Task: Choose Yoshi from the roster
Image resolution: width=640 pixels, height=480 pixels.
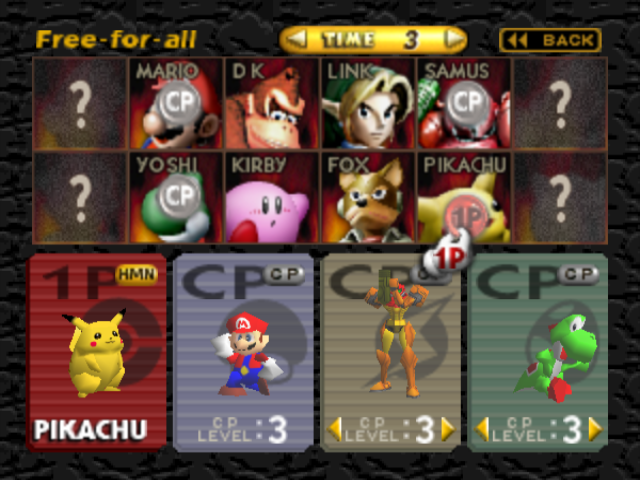Action: pyautogui.click(x=175, y=197)
